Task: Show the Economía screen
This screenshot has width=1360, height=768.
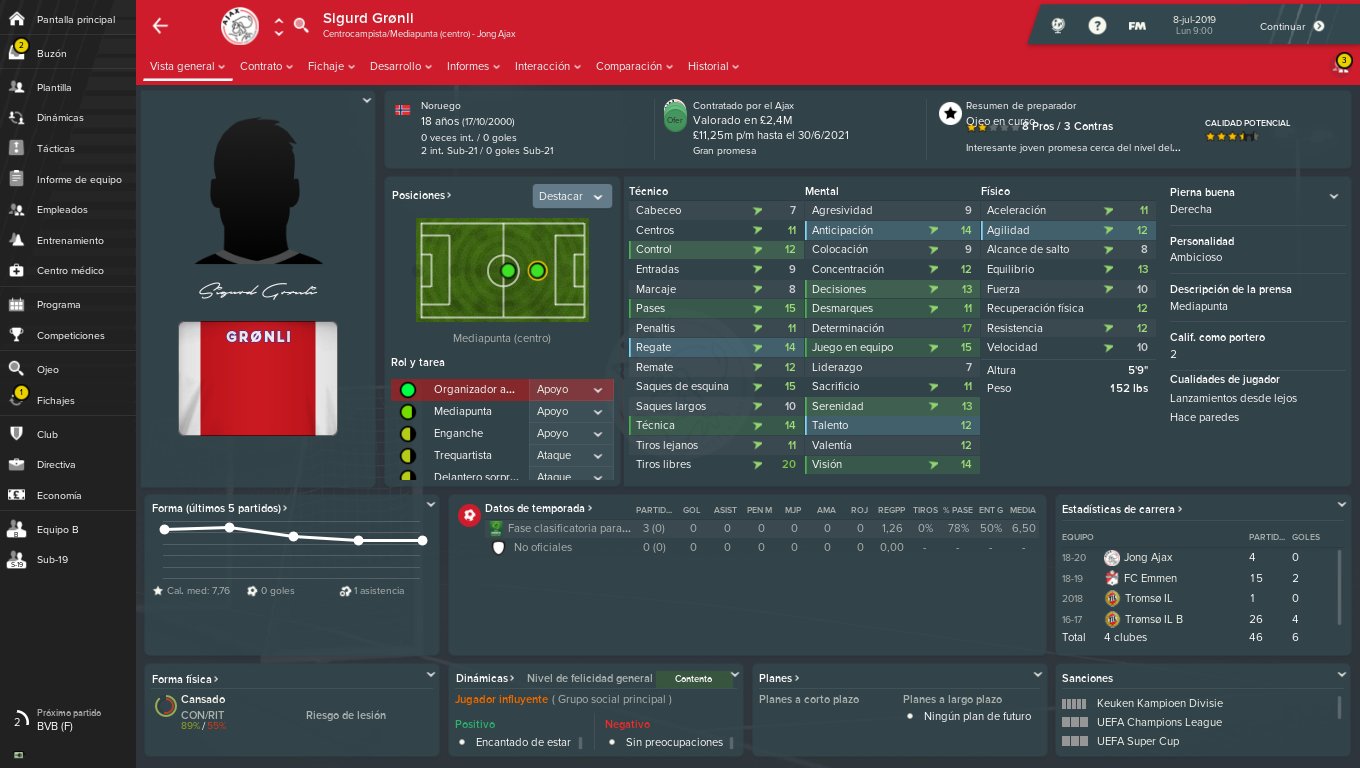Action: point(59,496)
